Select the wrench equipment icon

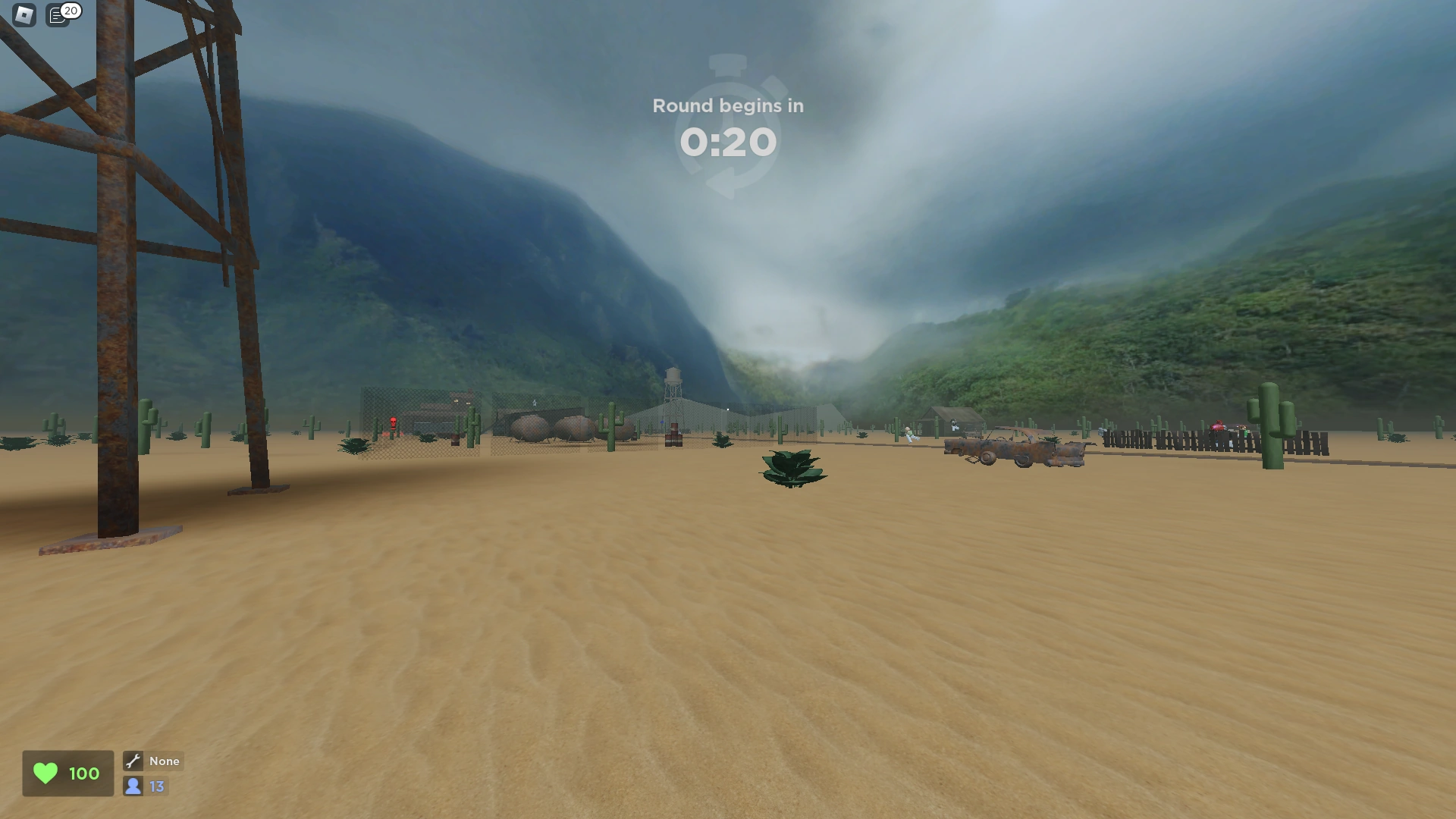[133, 761]
